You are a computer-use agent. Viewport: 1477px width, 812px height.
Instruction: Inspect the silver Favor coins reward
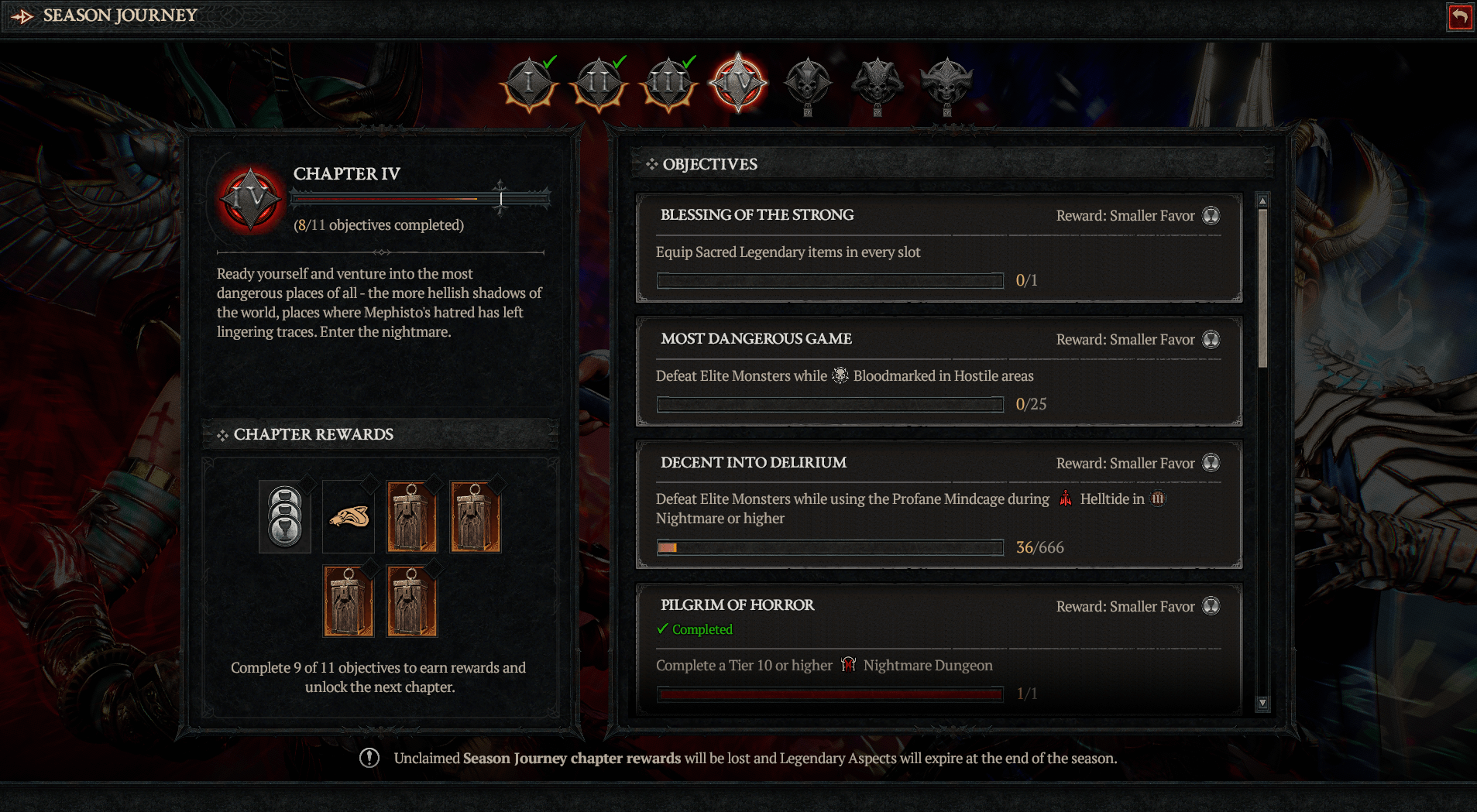[x=285, y=517]
